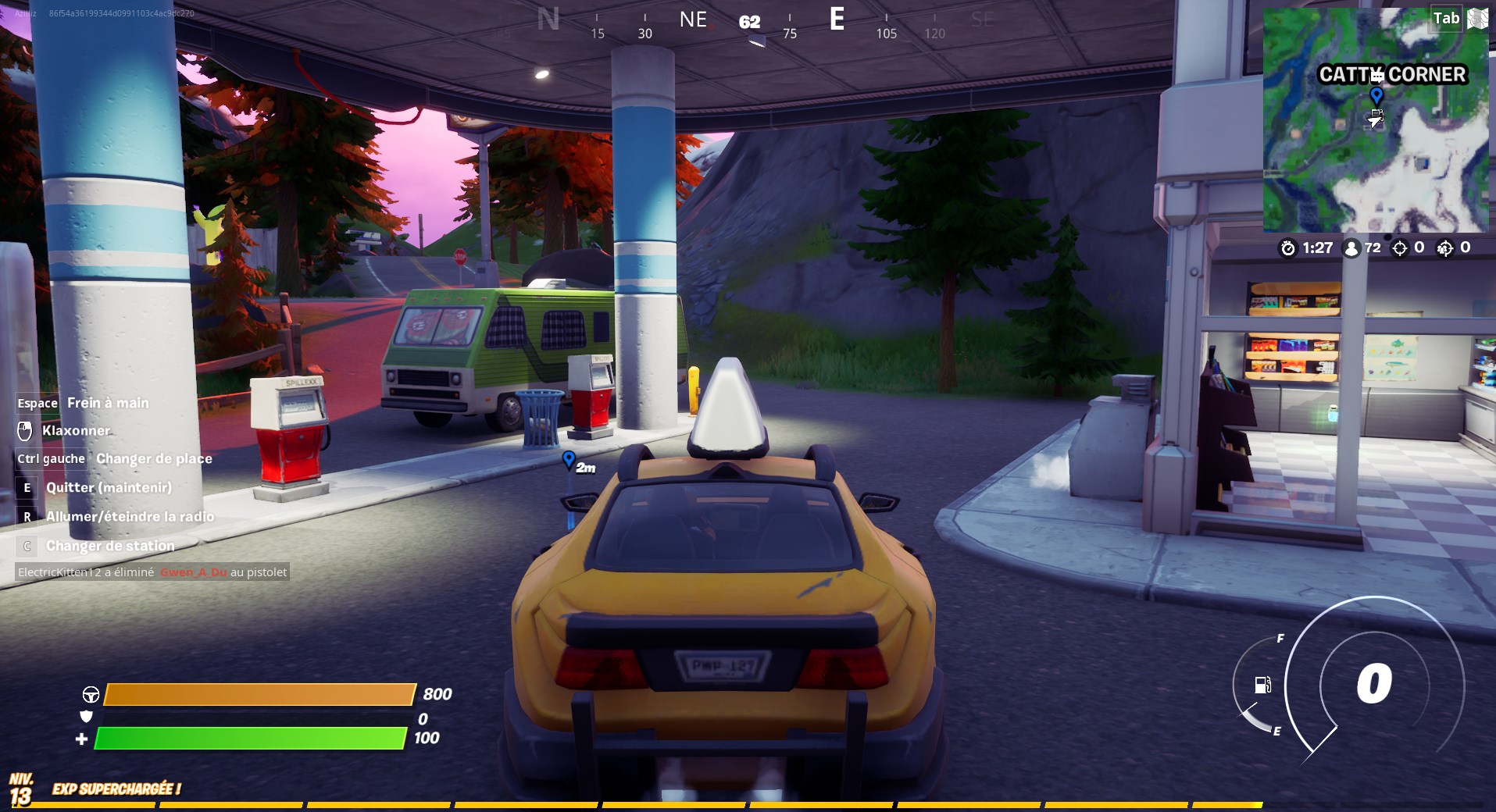Toggle the handbrake via the Espace prompt
This screenshot has height=812, width=1496.
pos(37,403)
